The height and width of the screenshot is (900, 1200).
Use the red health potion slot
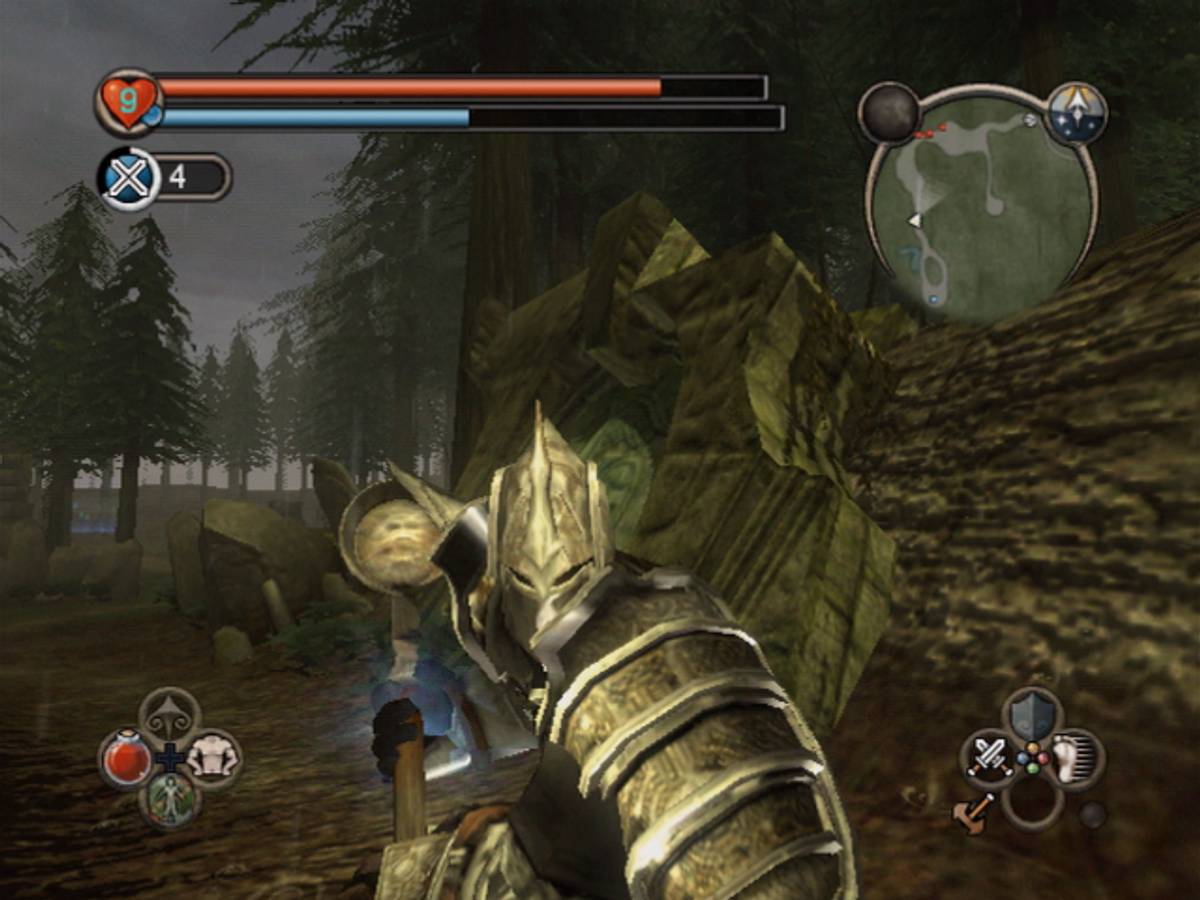[x=126, y=759]
